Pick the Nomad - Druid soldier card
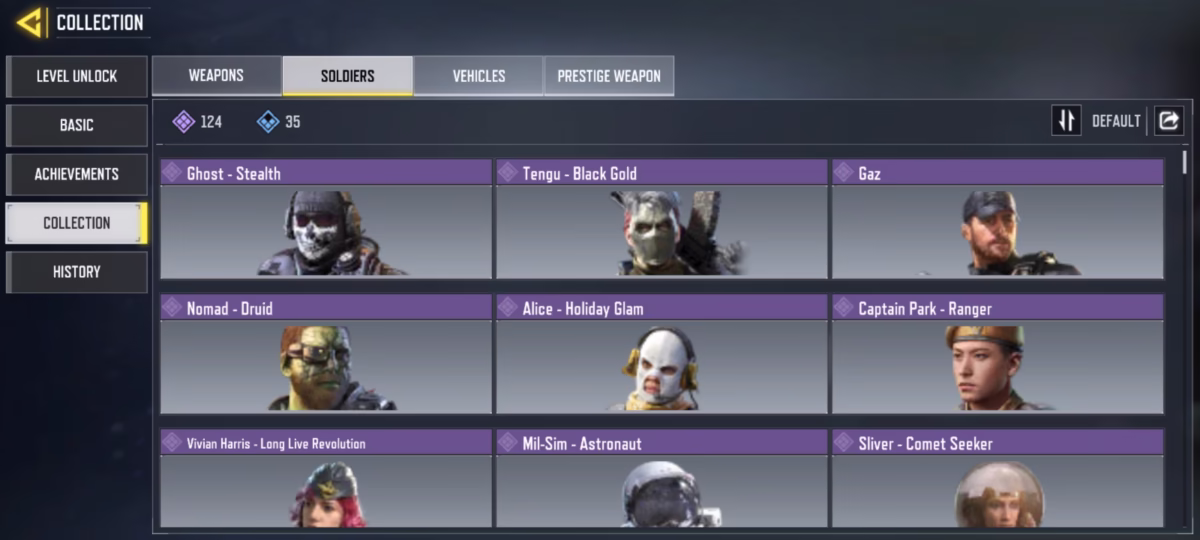The image size is (1200, 540). pyautogui.click(x=326, y=365)
